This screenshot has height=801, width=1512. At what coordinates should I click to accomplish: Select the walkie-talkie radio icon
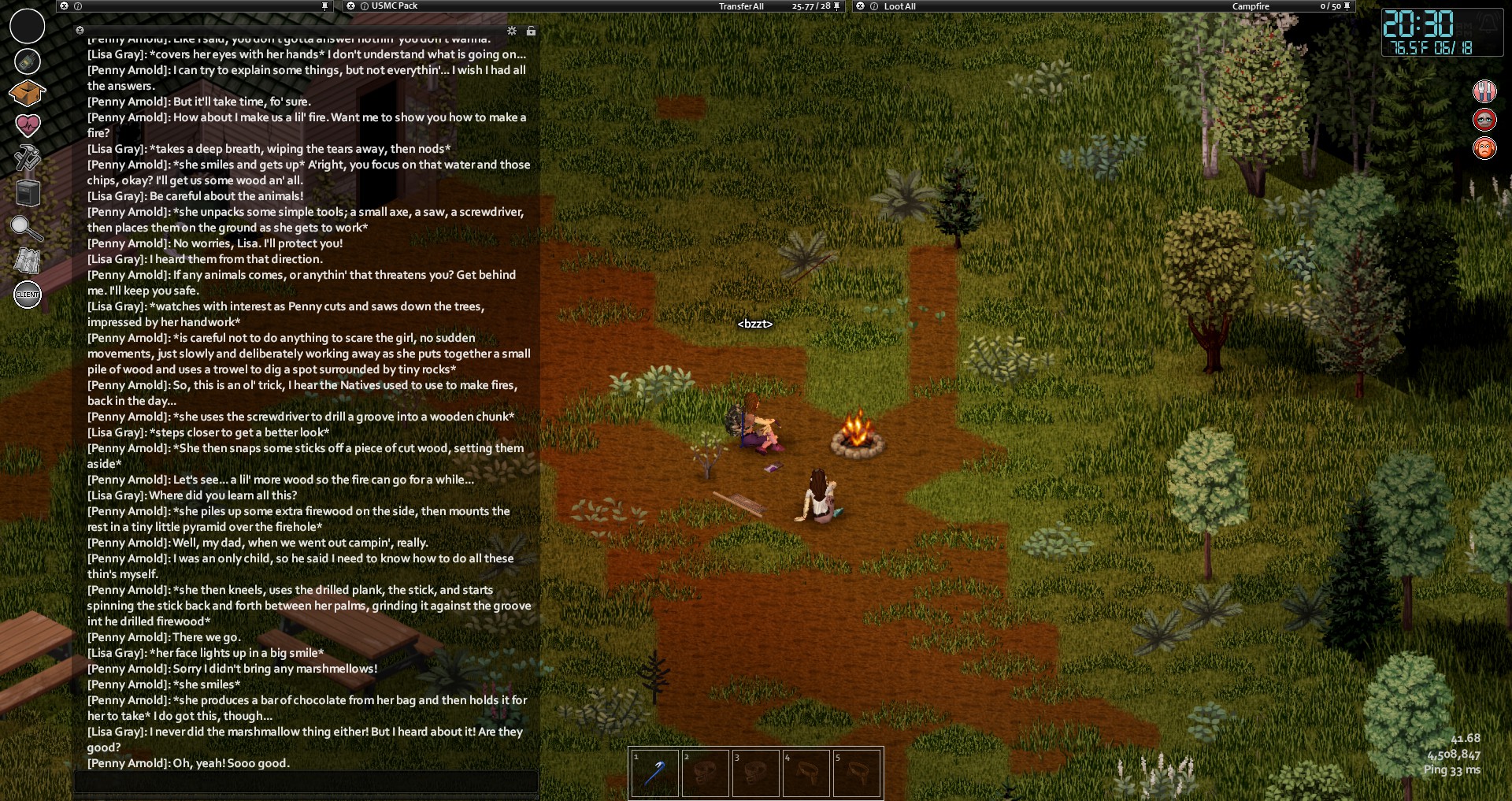click(x=28, y=61)
